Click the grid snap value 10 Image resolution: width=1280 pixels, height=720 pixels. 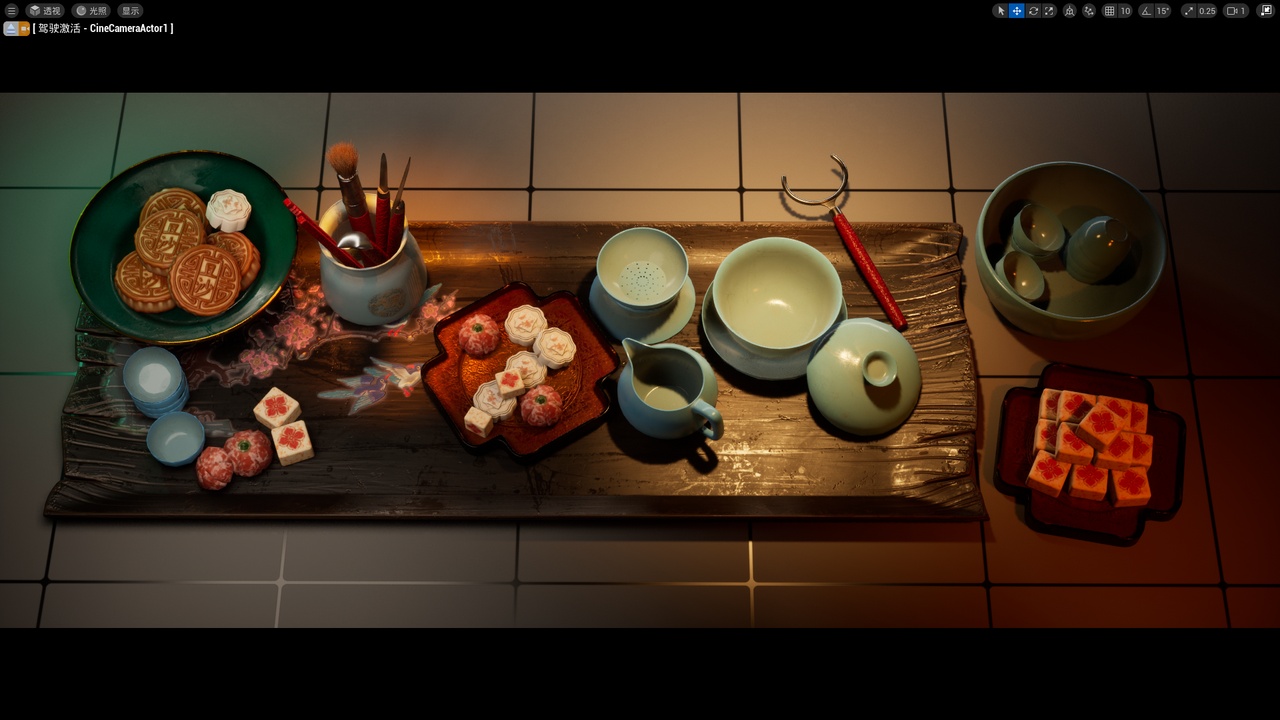tap(1126, 10)
